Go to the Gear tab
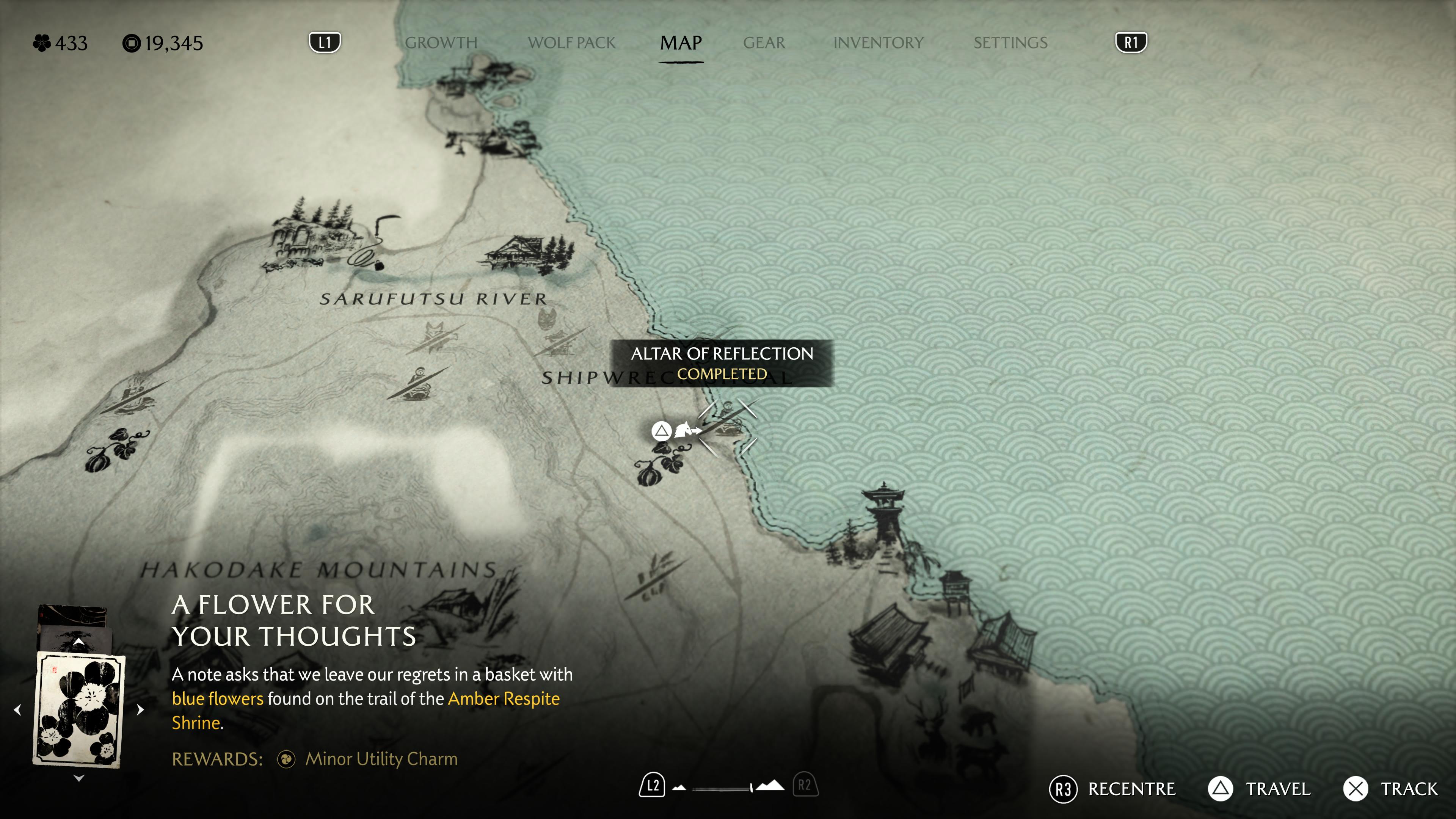Screen dimensions: 1456x819 click(x=764, y=43)
